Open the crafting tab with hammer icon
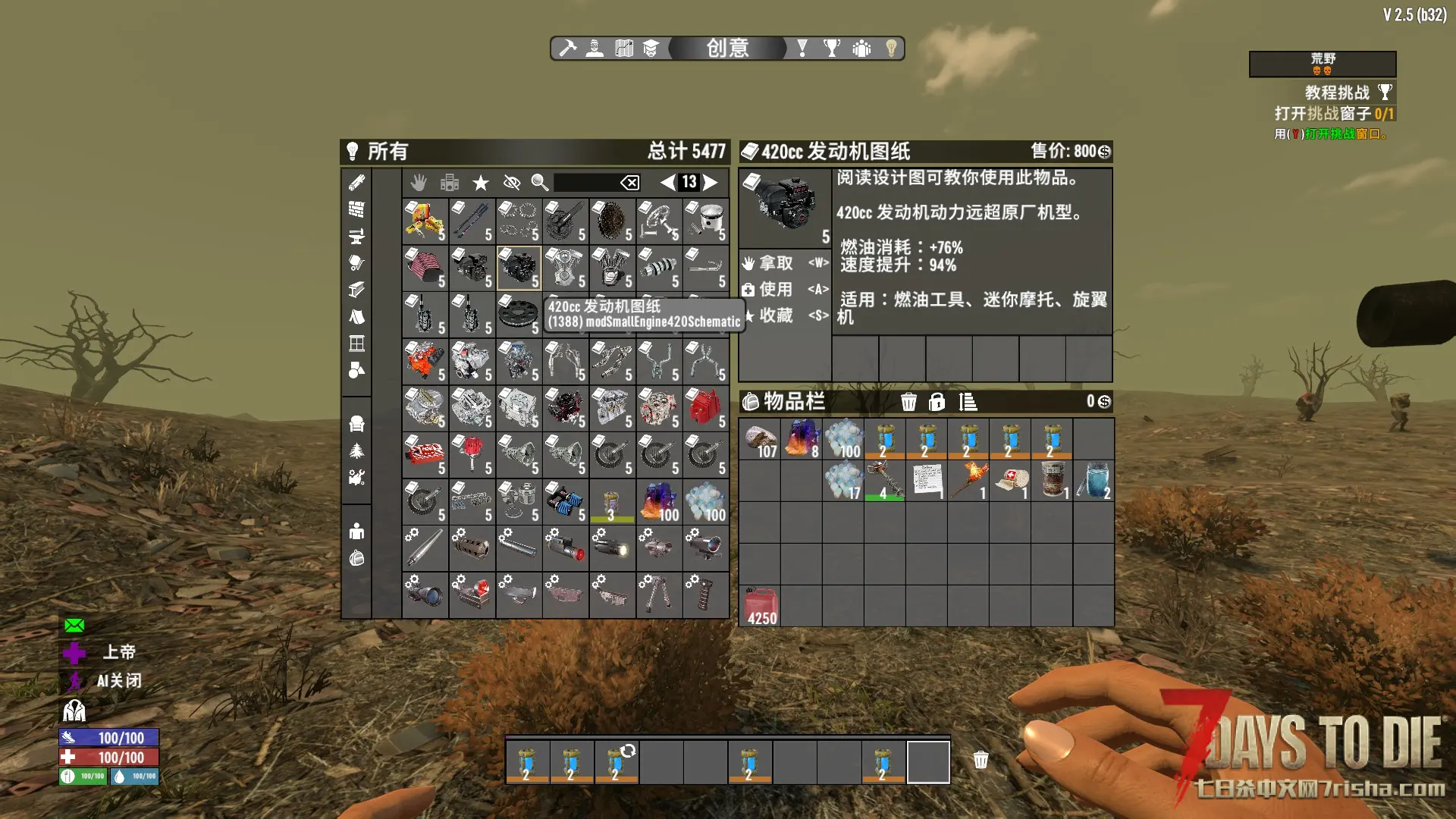 tap(568, 49)
